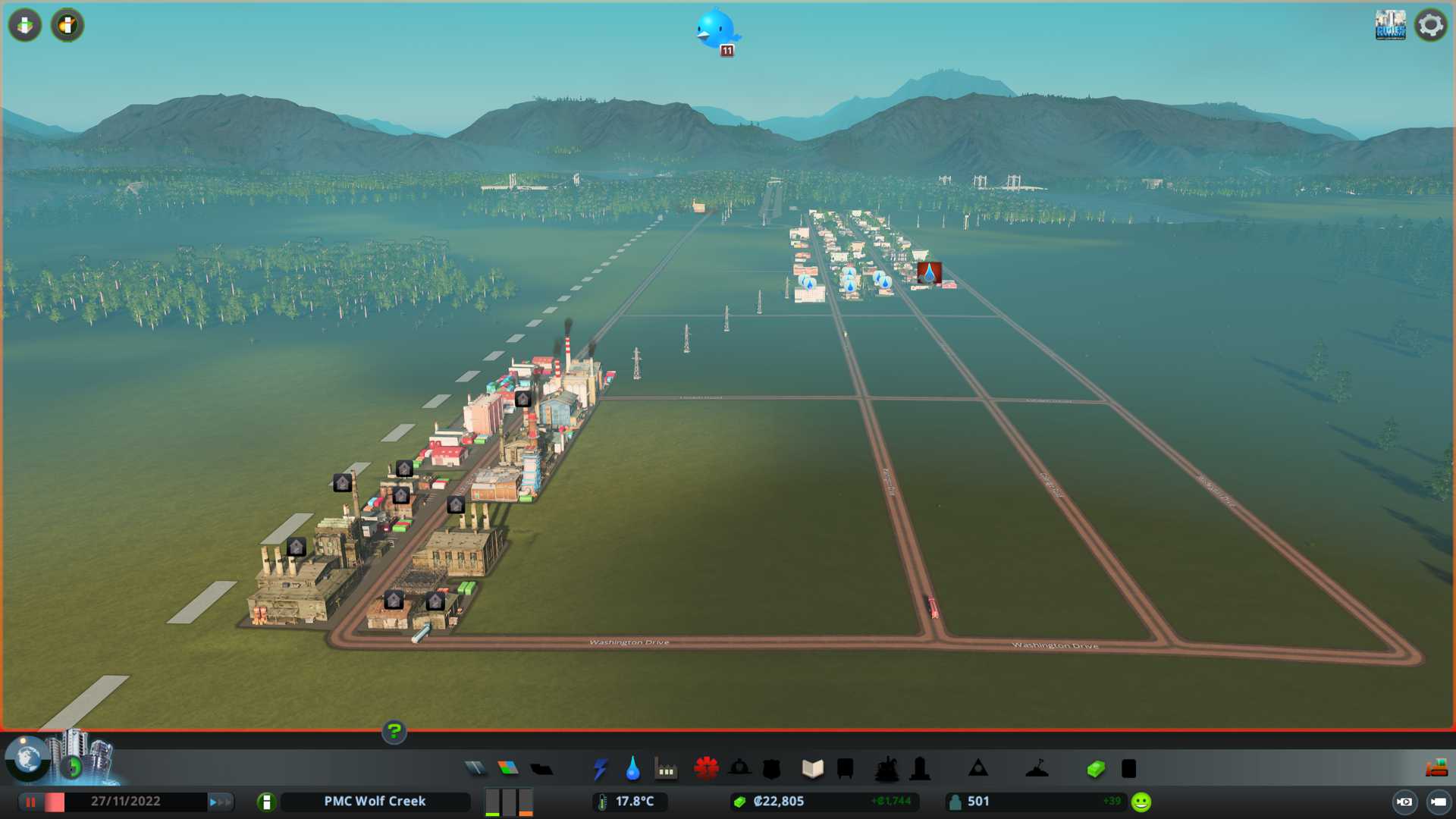Open the city happiness smiley panel

coord(1141,802)
